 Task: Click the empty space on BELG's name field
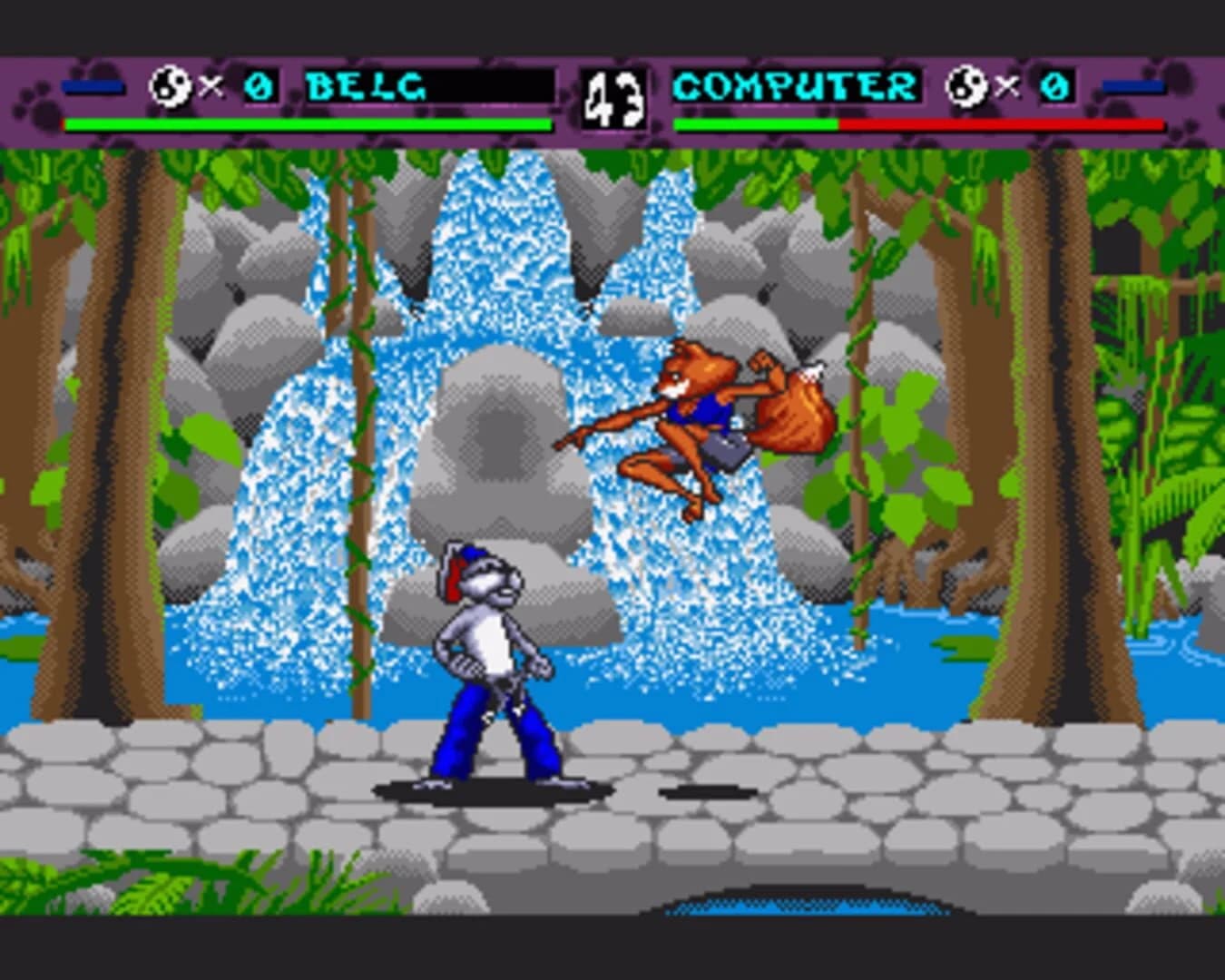pos(490,87)
